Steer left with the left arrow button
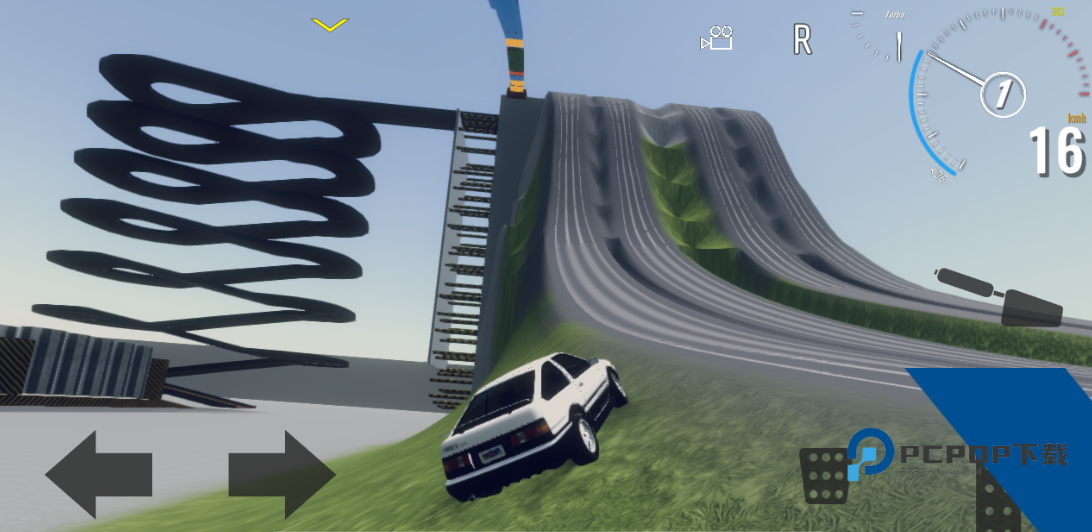The width and height of the screenshot is (1092, 532). [98, 473]
